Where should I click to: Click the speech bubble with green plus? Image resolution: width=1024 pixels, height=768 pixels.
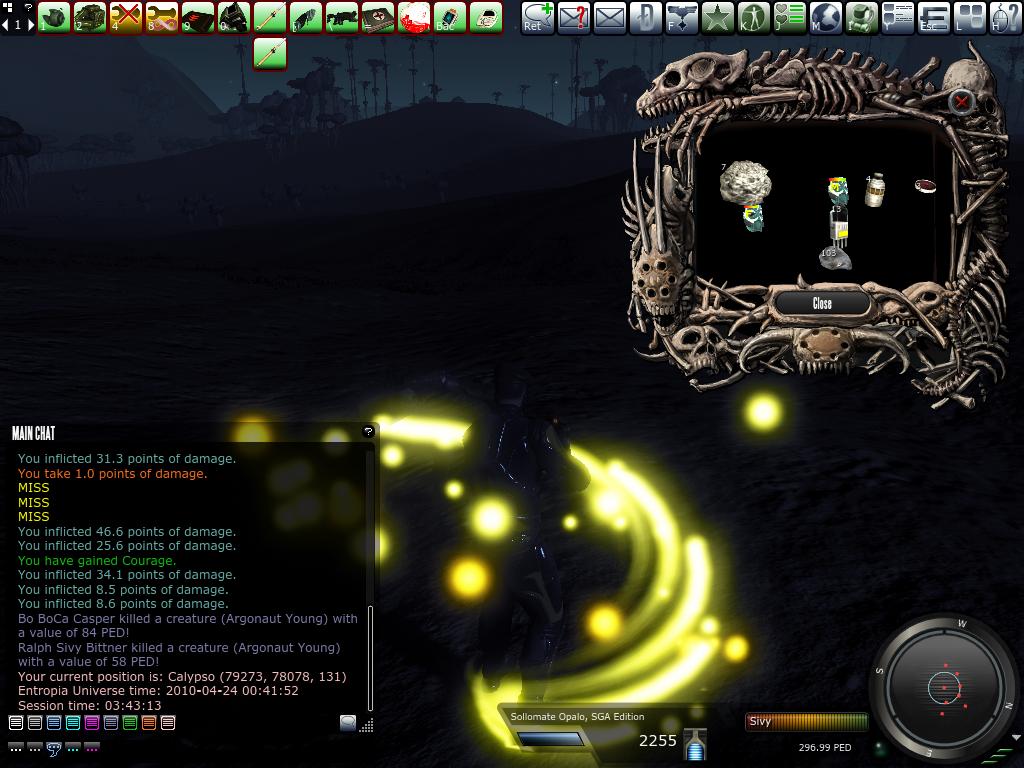(537, 17)
